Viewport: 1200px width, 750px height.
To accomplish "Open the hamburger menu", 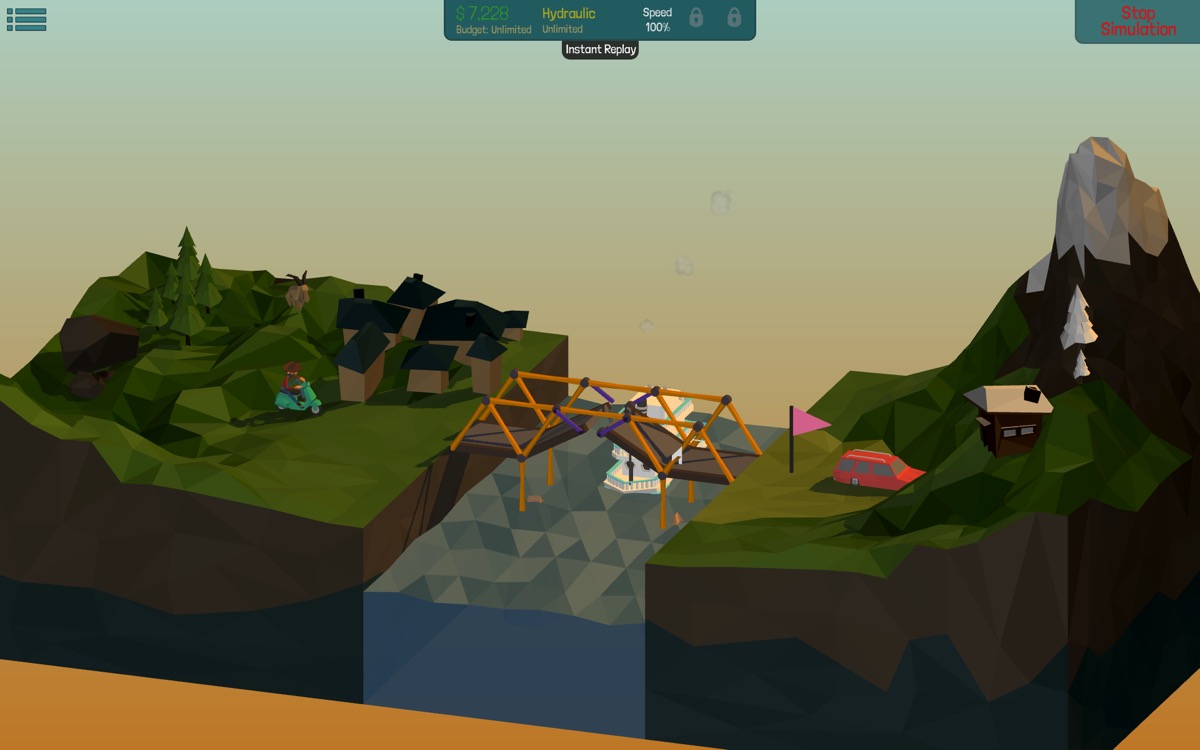I will point(26,20).
